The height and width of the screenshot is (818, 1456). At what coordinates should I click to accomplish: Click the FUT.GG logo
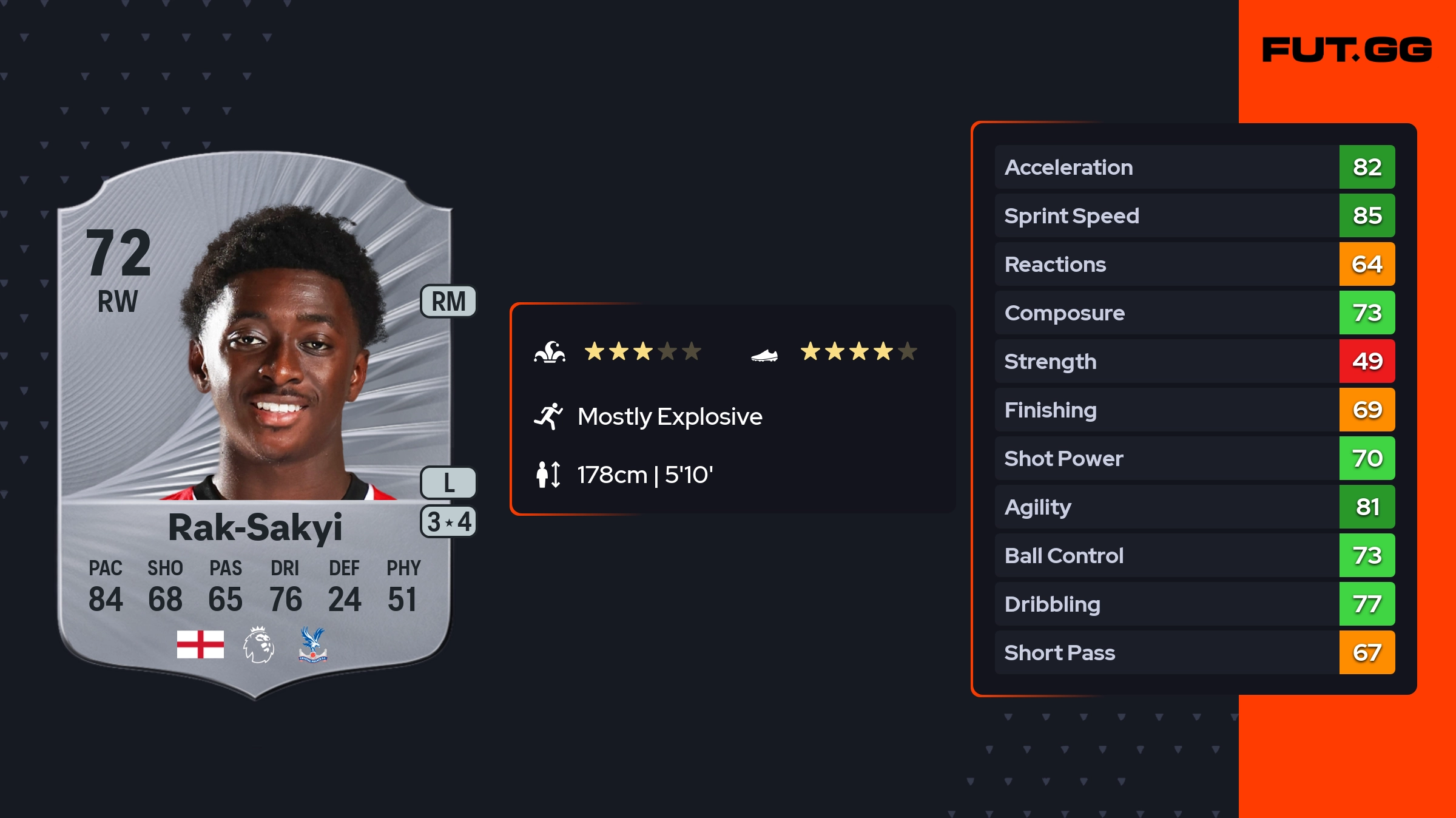click(1347, 50)
